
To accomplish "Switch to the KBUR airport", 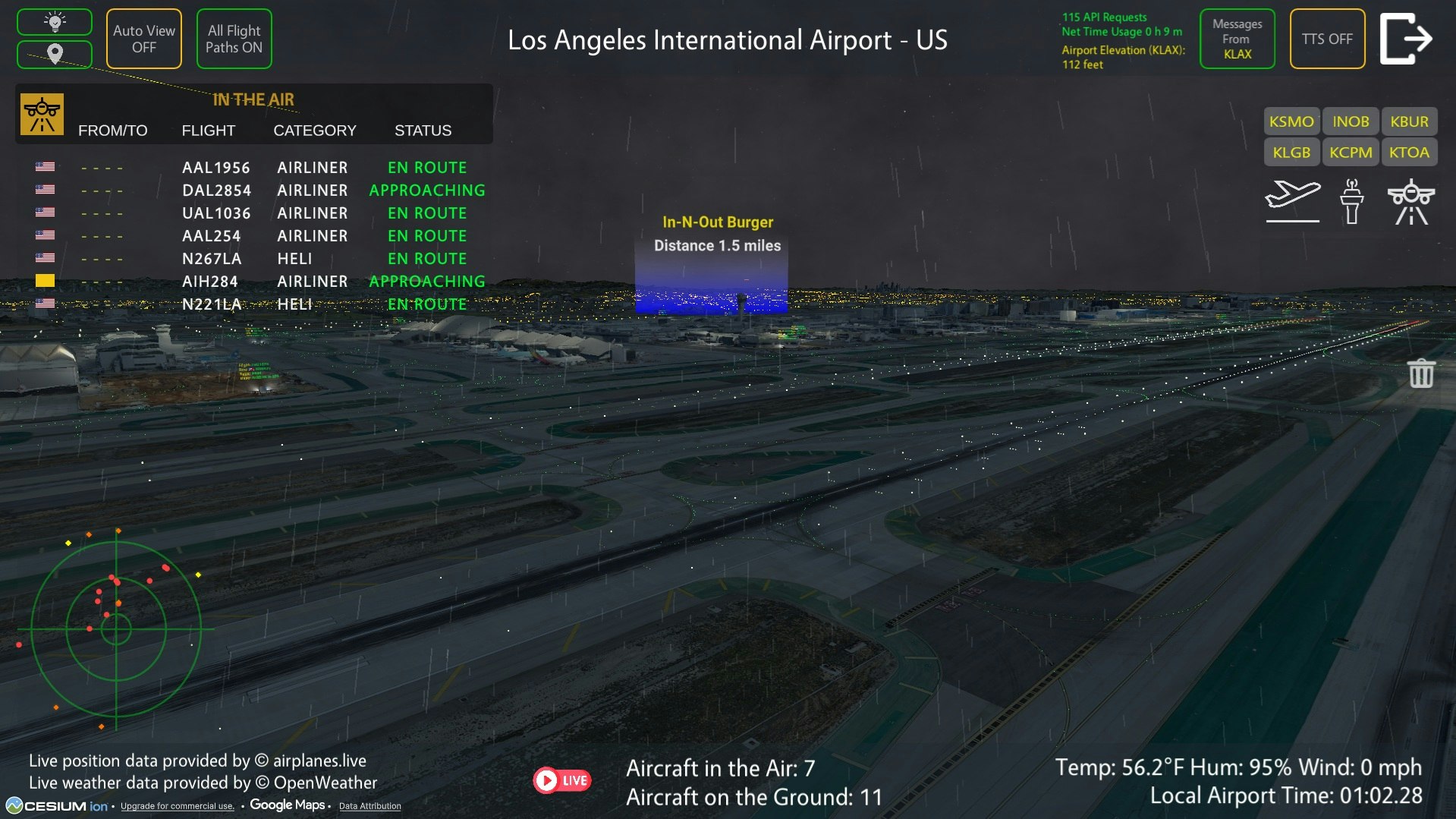I will tap(1409, 121).
